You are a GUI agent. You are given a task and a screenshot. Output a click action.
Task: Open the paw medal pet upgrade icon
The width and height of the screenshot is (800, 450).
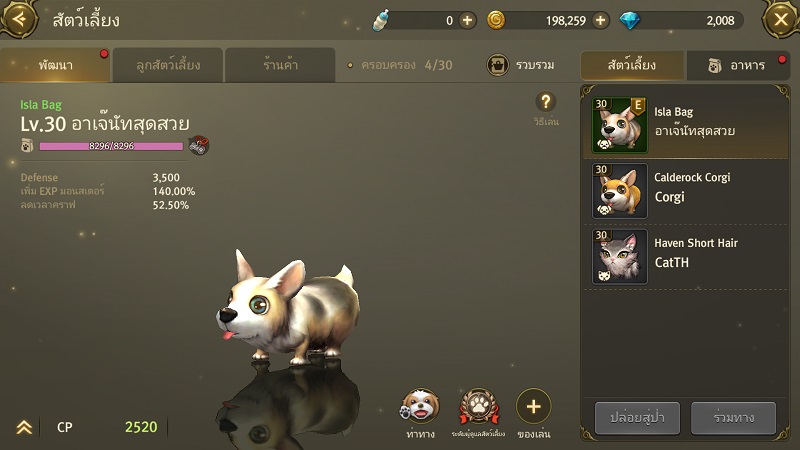pos(478,407)
